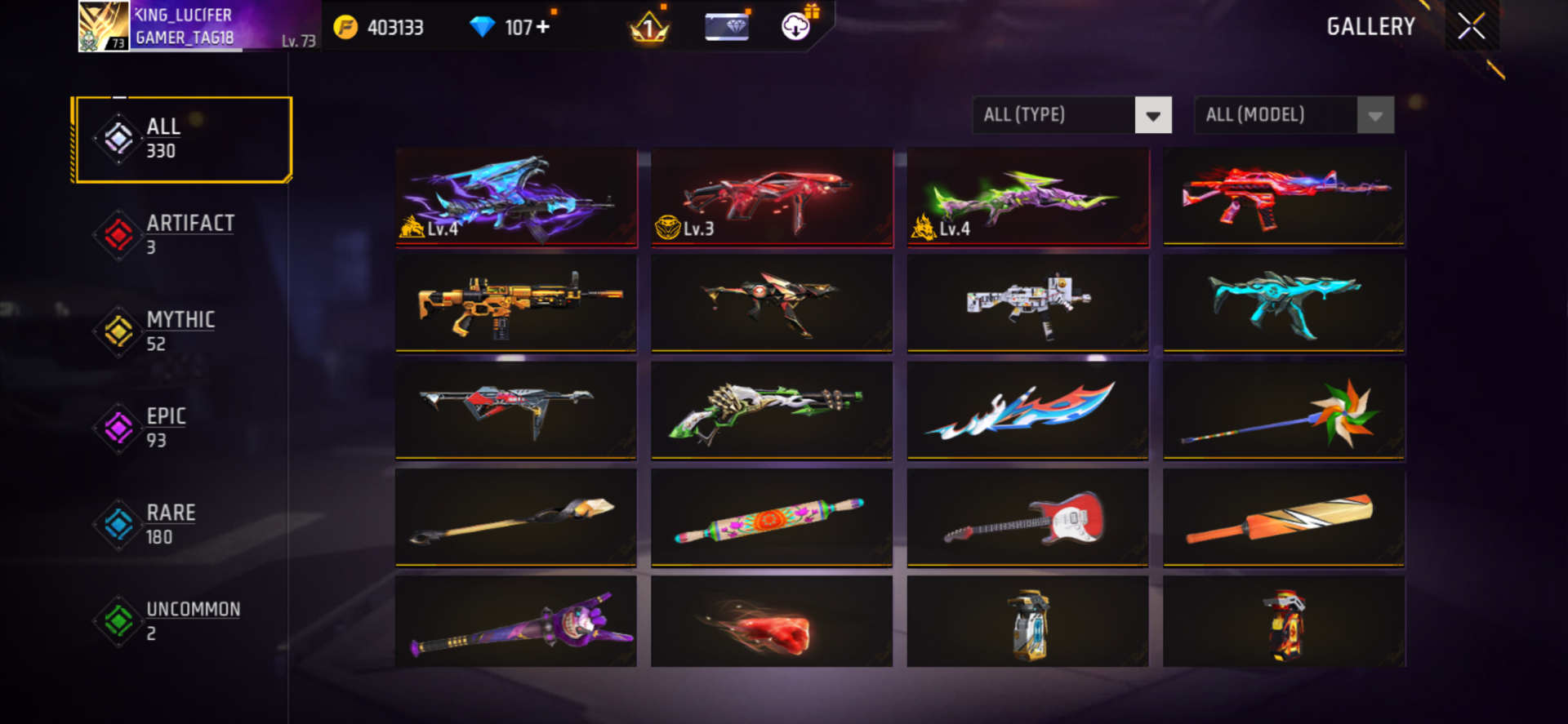Select the ARTIFACT rarity icon
This screenshot has width=1568, height=724.
(x=118, y=235)
